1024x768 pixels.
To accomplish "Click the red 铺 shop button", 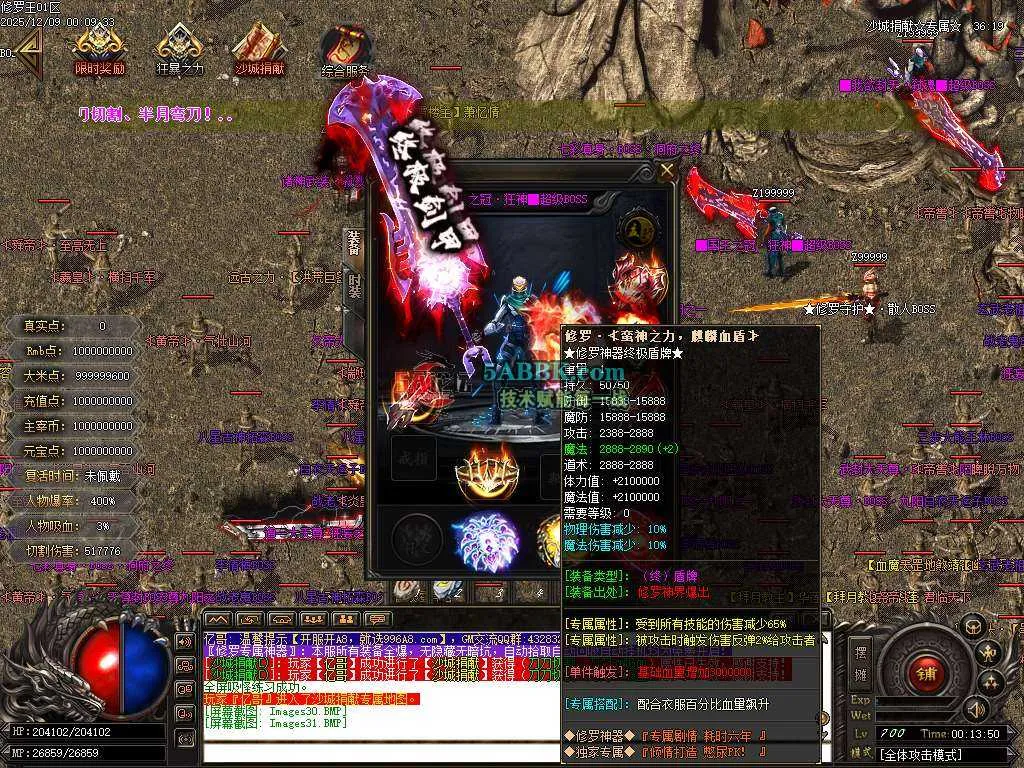I will 926,673.
